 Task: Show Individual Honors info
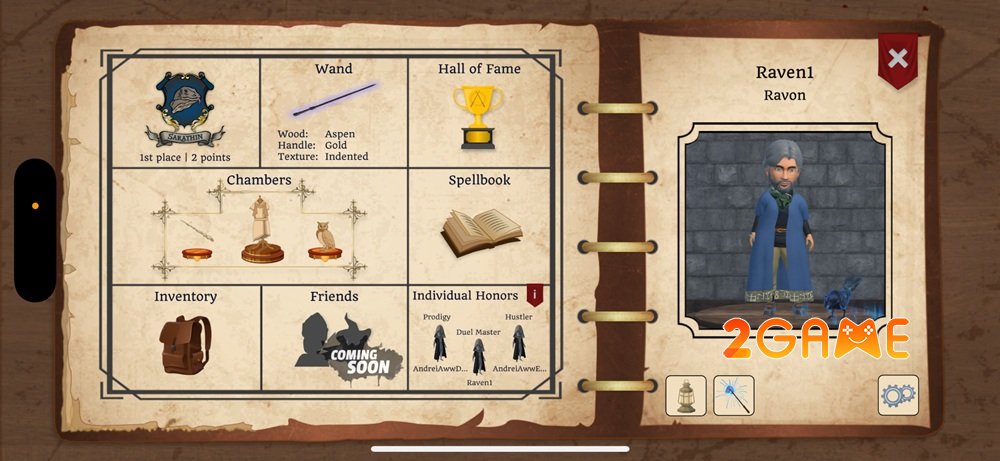pos(535,294)
